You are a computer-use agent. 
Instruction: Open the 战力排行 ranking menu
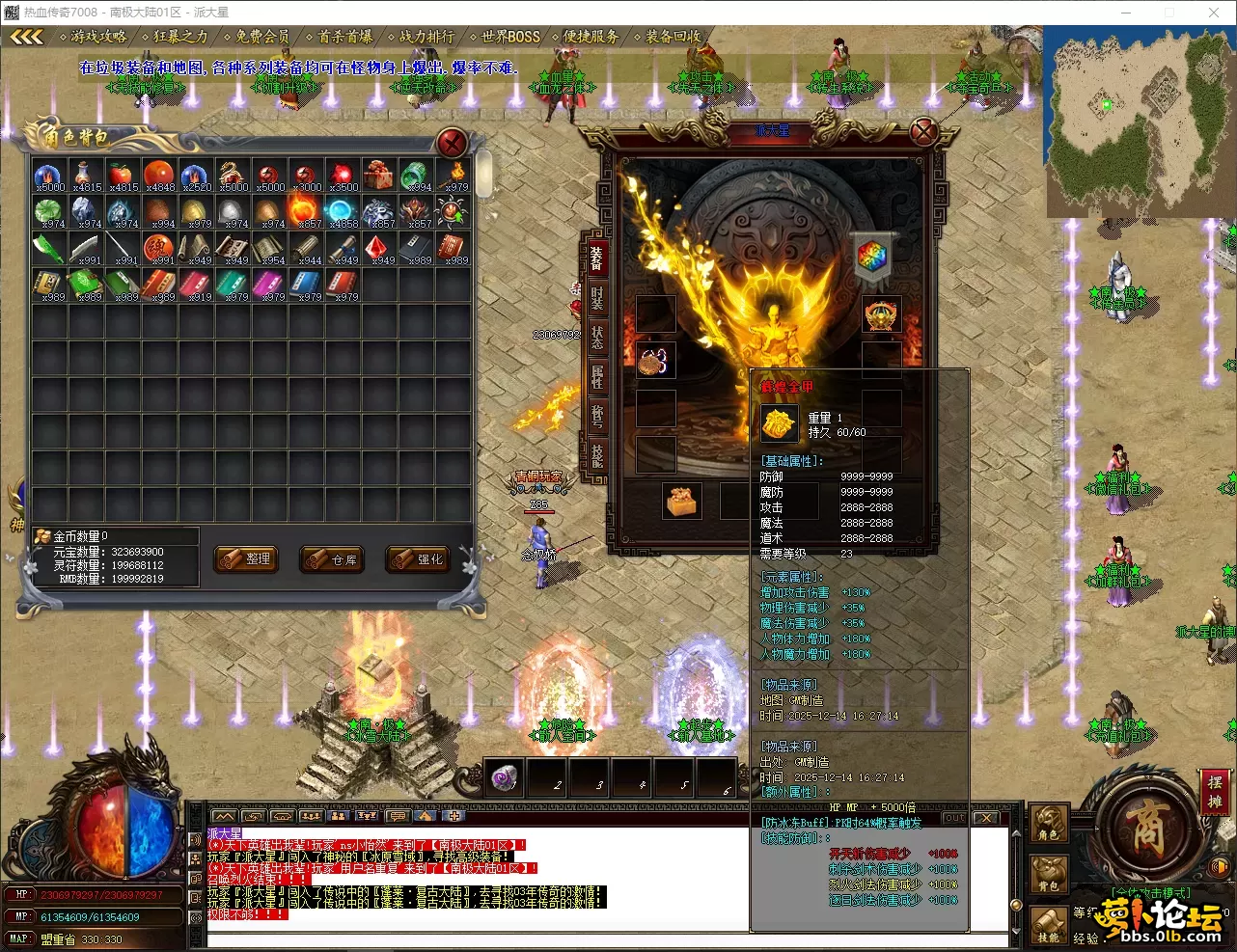(426, 37)
